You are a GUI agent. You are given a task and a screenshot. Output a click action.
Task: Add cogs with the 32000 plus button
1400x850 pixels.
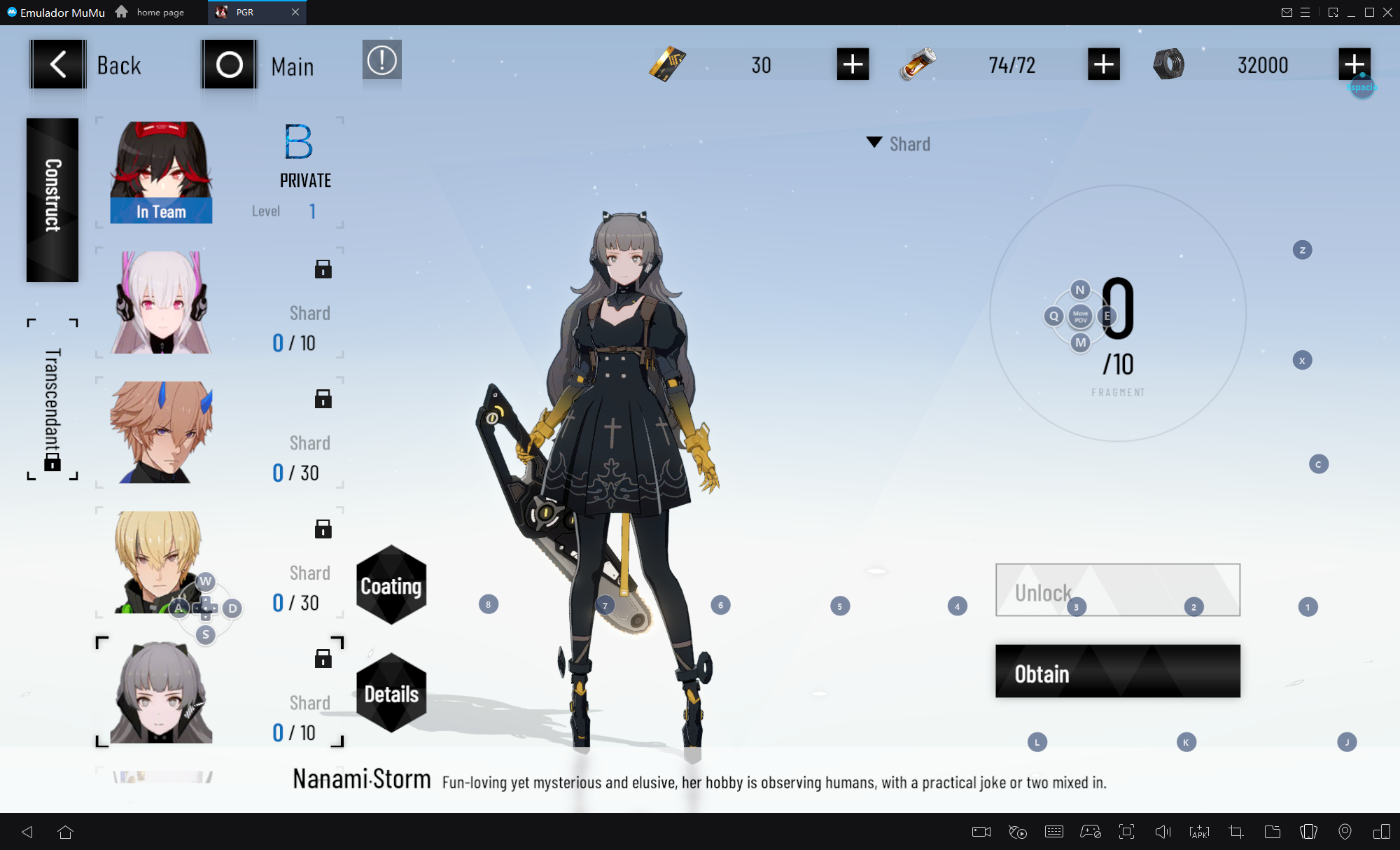(x=1354, y=64)
